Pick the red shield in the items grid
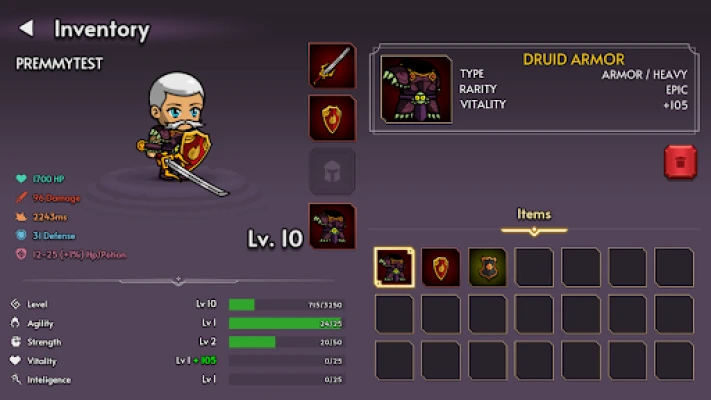 click(x=441, y=267)
